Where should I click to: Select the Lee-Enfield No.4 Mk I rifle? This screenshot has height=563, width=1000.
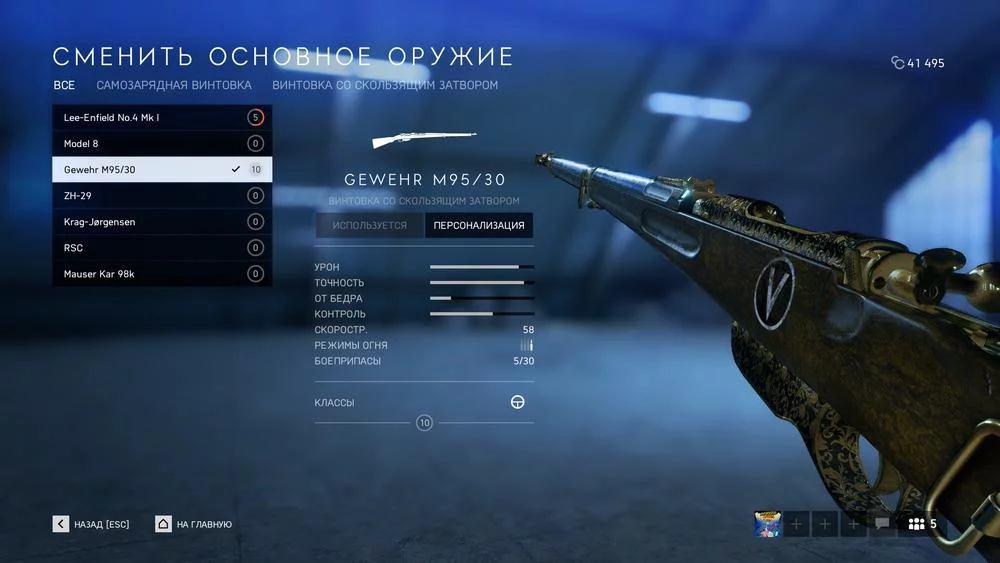(x=161, y=118)
